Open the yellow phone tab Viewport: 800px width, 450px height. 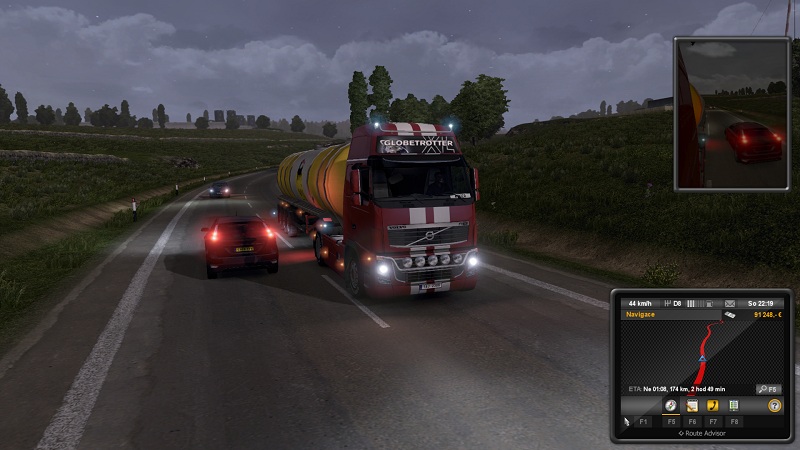(x=713, y=406)
